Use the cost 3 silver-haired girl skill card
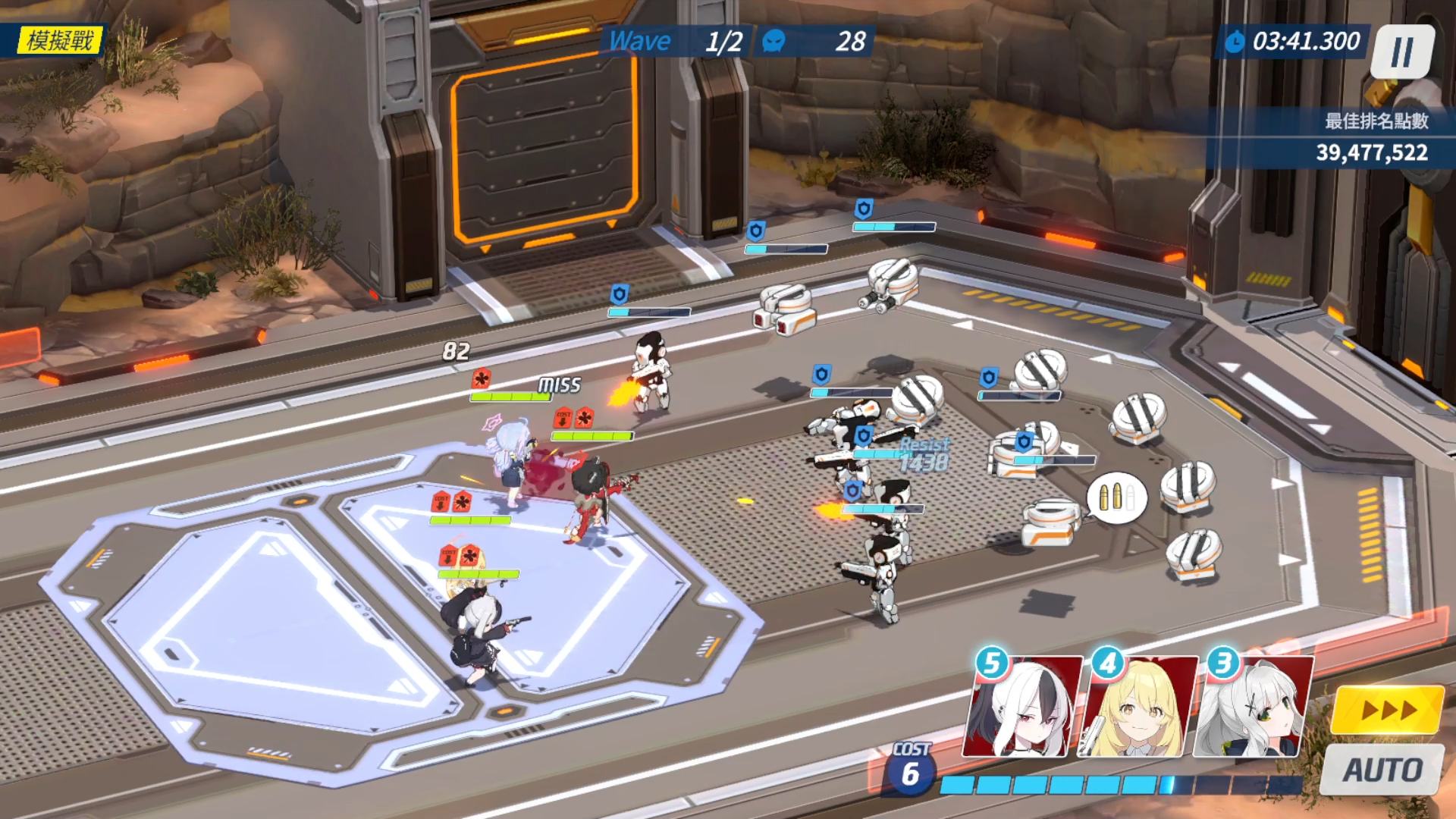Viewport: 1456px width, 819px height. 1253,707
